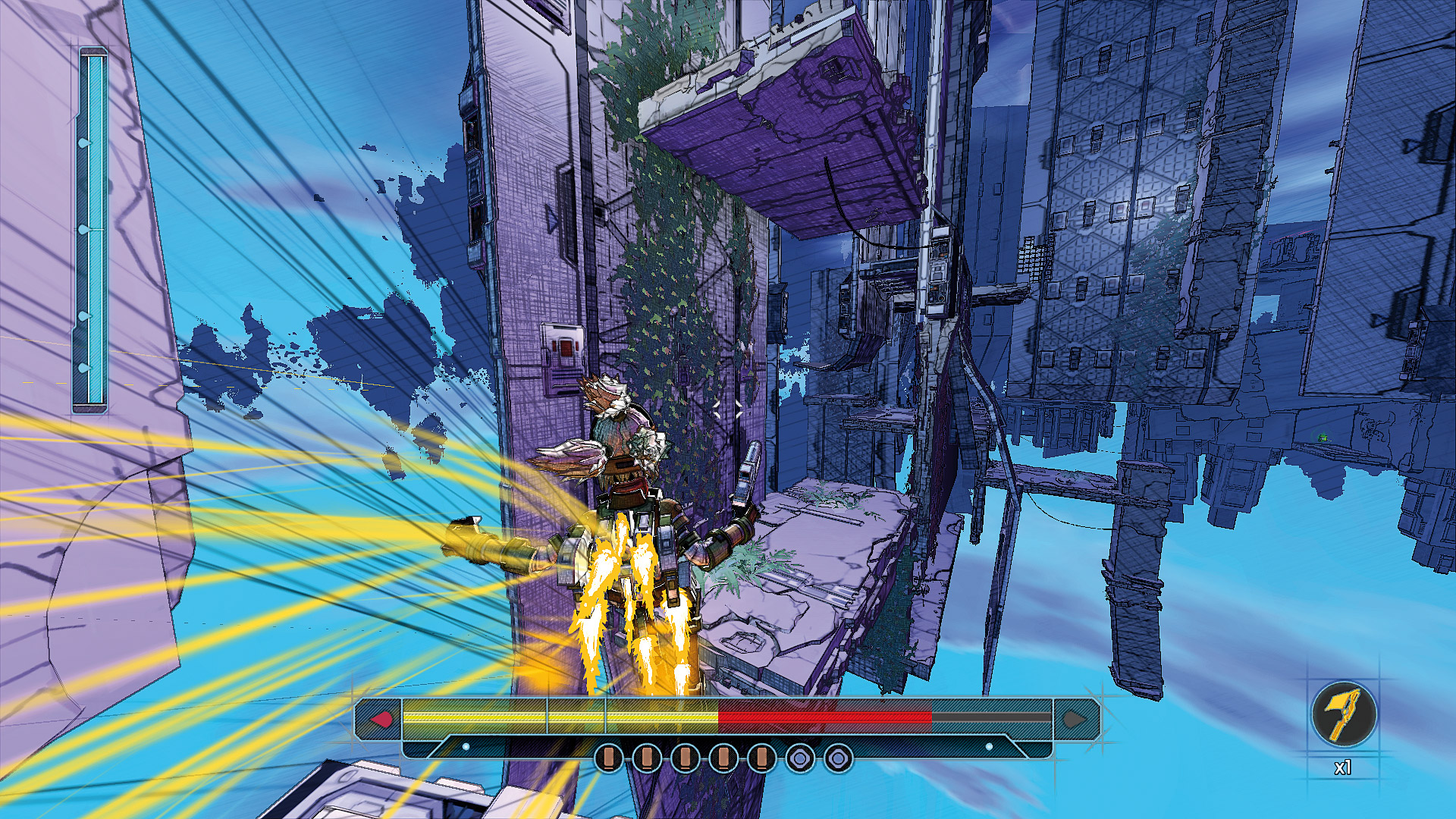Expand the middle node on the vertical gauge
The image size is (1456, 819).
coord(85,229)
